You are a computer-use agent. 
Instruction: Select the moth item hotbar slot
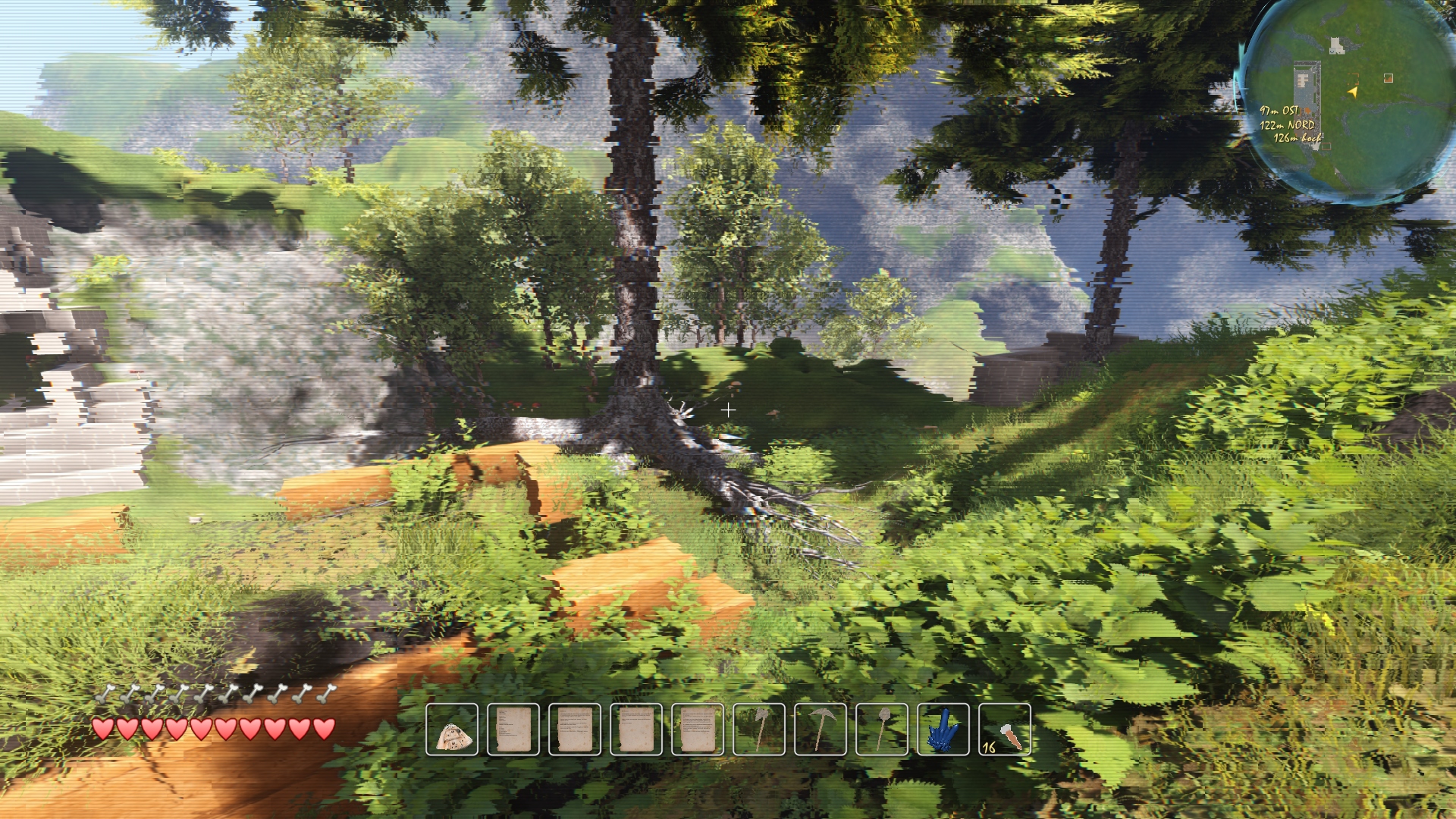click(x=452, y=730)
